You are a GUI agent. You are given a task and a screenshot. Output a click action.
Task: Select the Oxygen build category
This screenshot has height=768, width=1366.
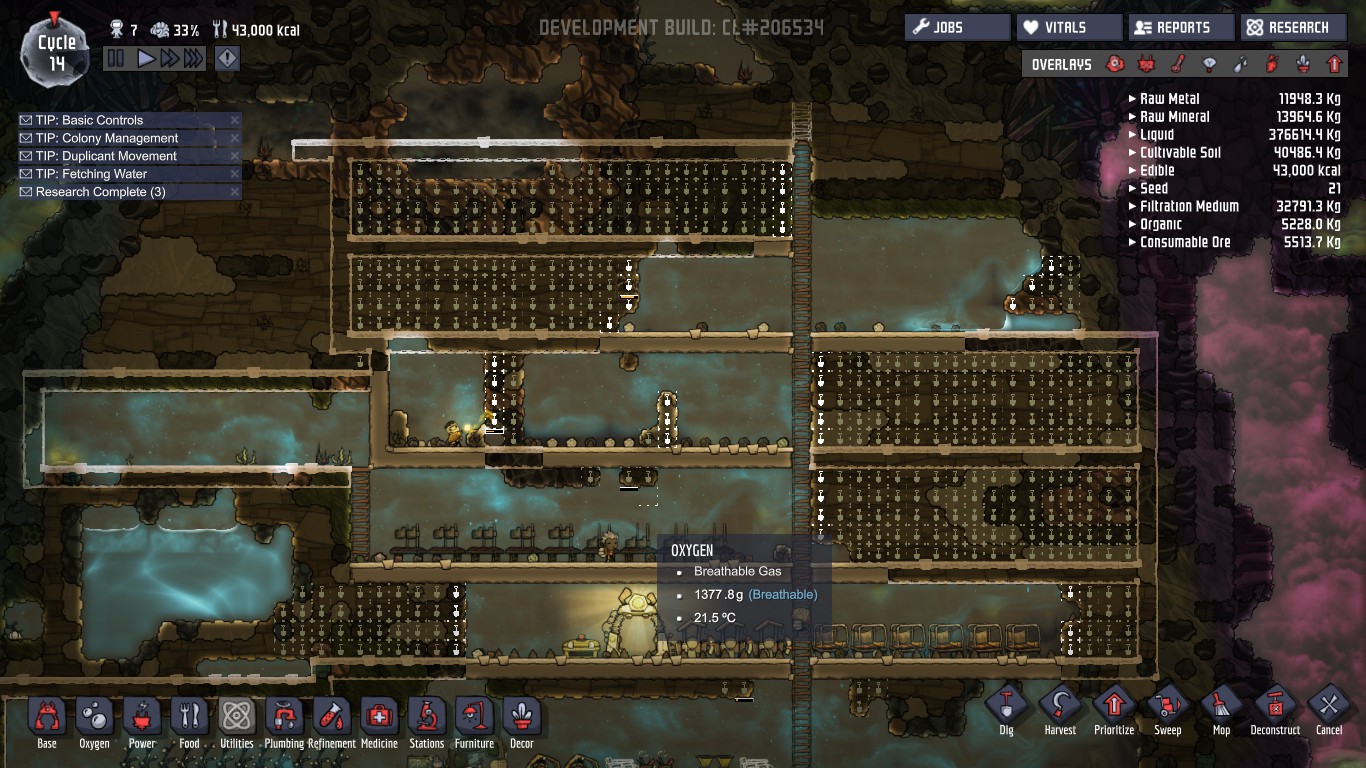tap(94, 722)
